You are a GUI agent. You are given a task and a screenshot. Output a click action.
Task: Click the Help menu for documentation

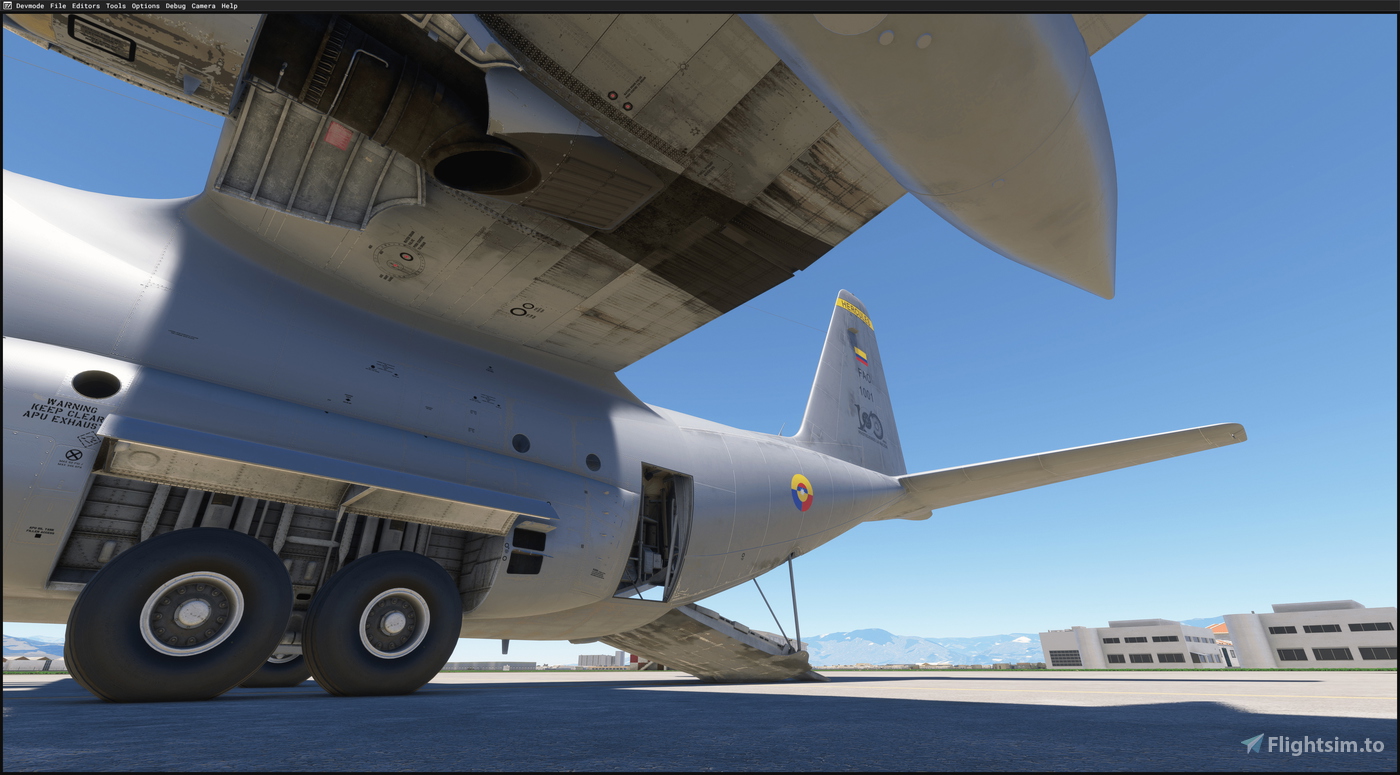(x=229, y=5)
